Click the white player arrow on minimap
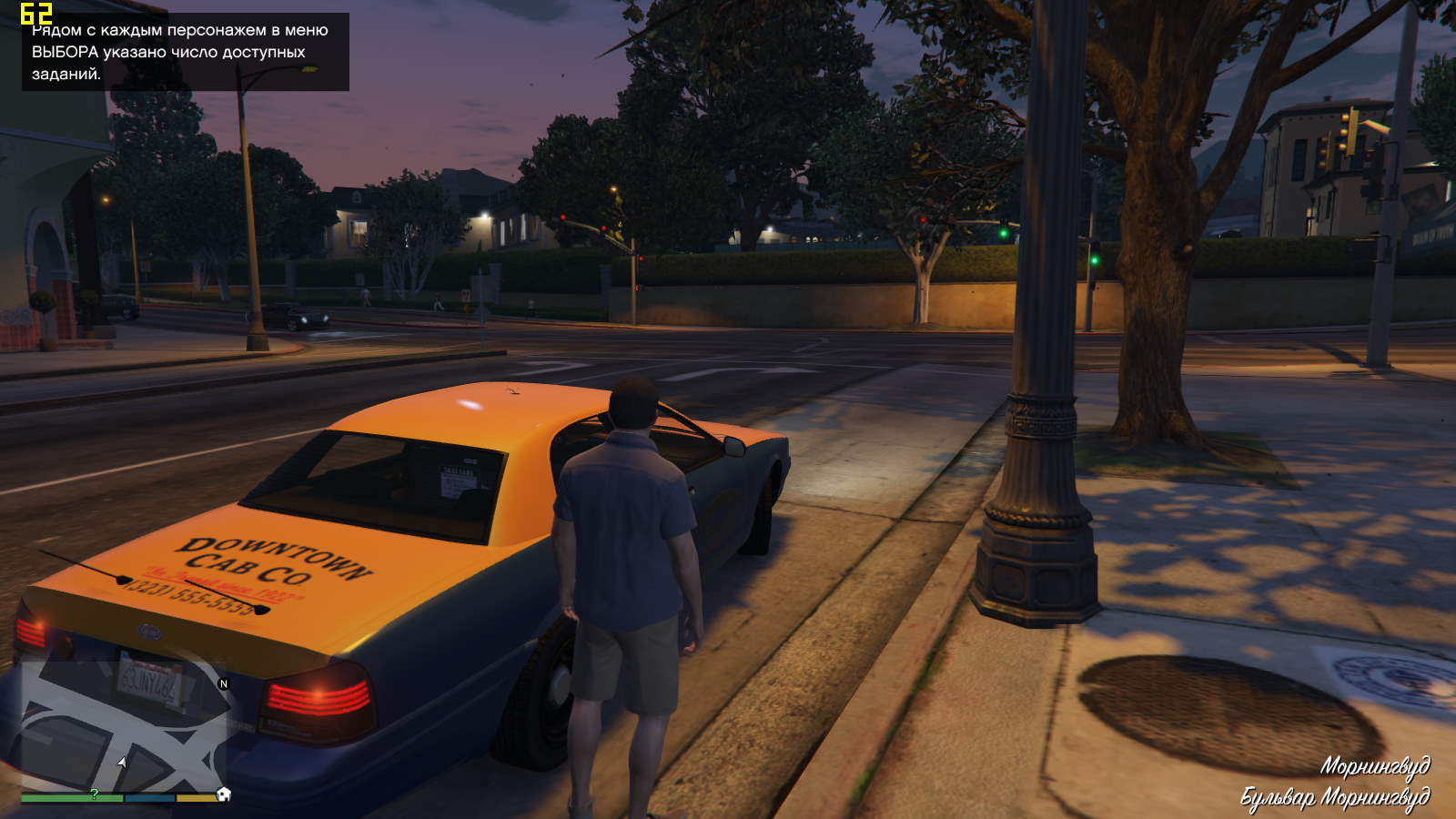 (x=122, y=762)
